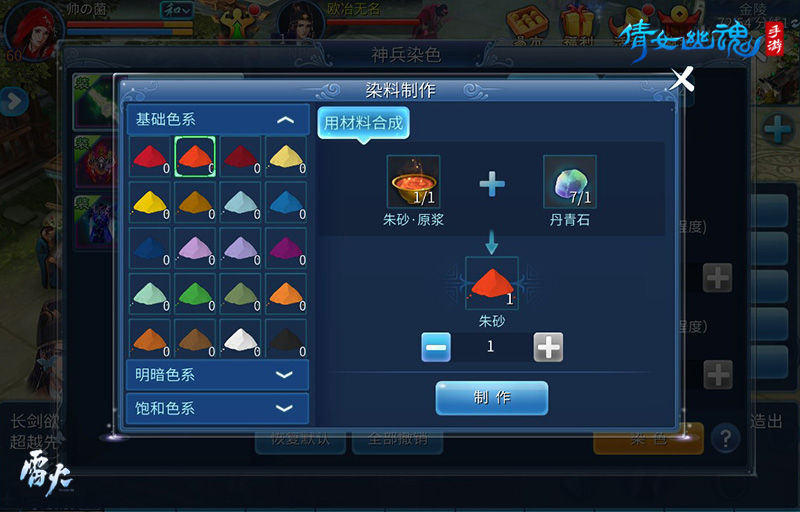800x512 pixels.
Task: Open the question mark help button
Action: [x=725, y=437]
